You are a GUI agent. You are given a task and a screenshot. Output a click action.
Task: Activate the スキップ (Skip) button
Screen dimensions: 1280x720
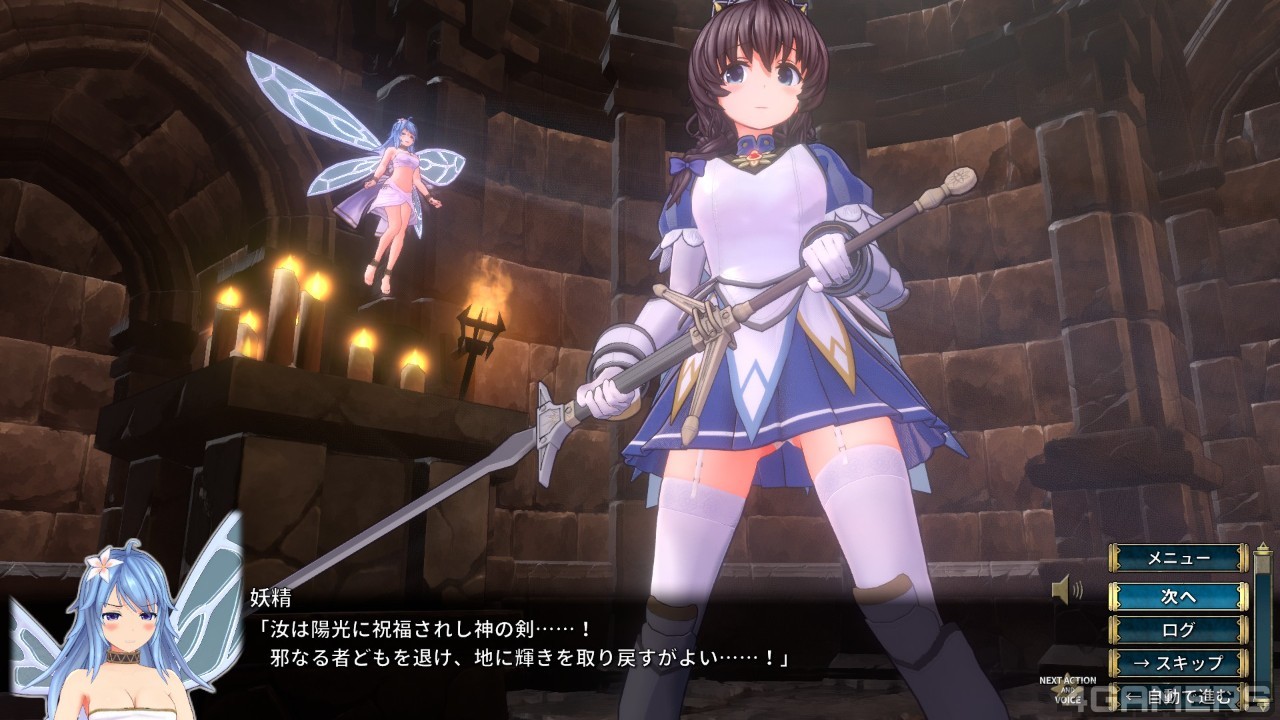1179,662
